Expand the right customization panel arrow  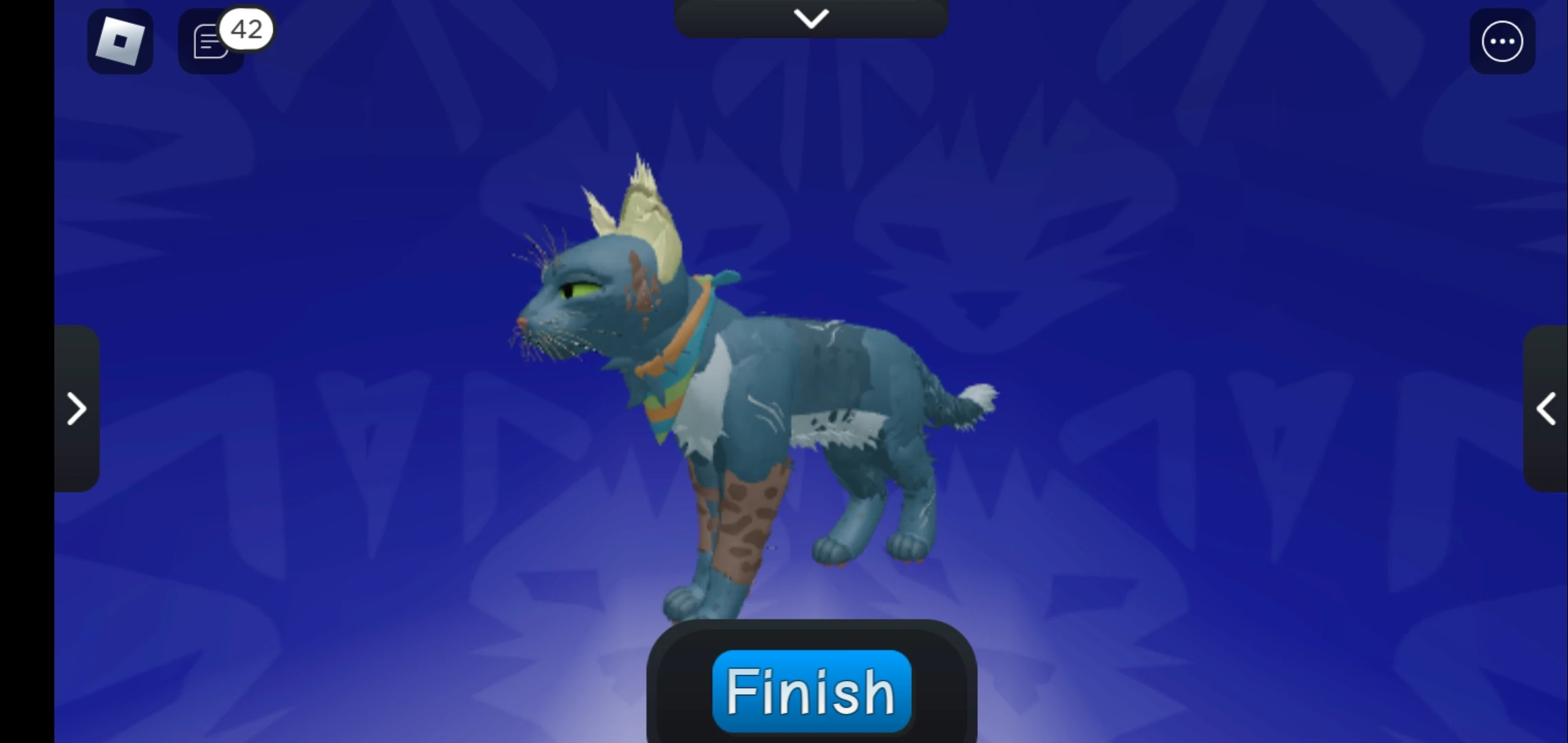[1547, 409]
